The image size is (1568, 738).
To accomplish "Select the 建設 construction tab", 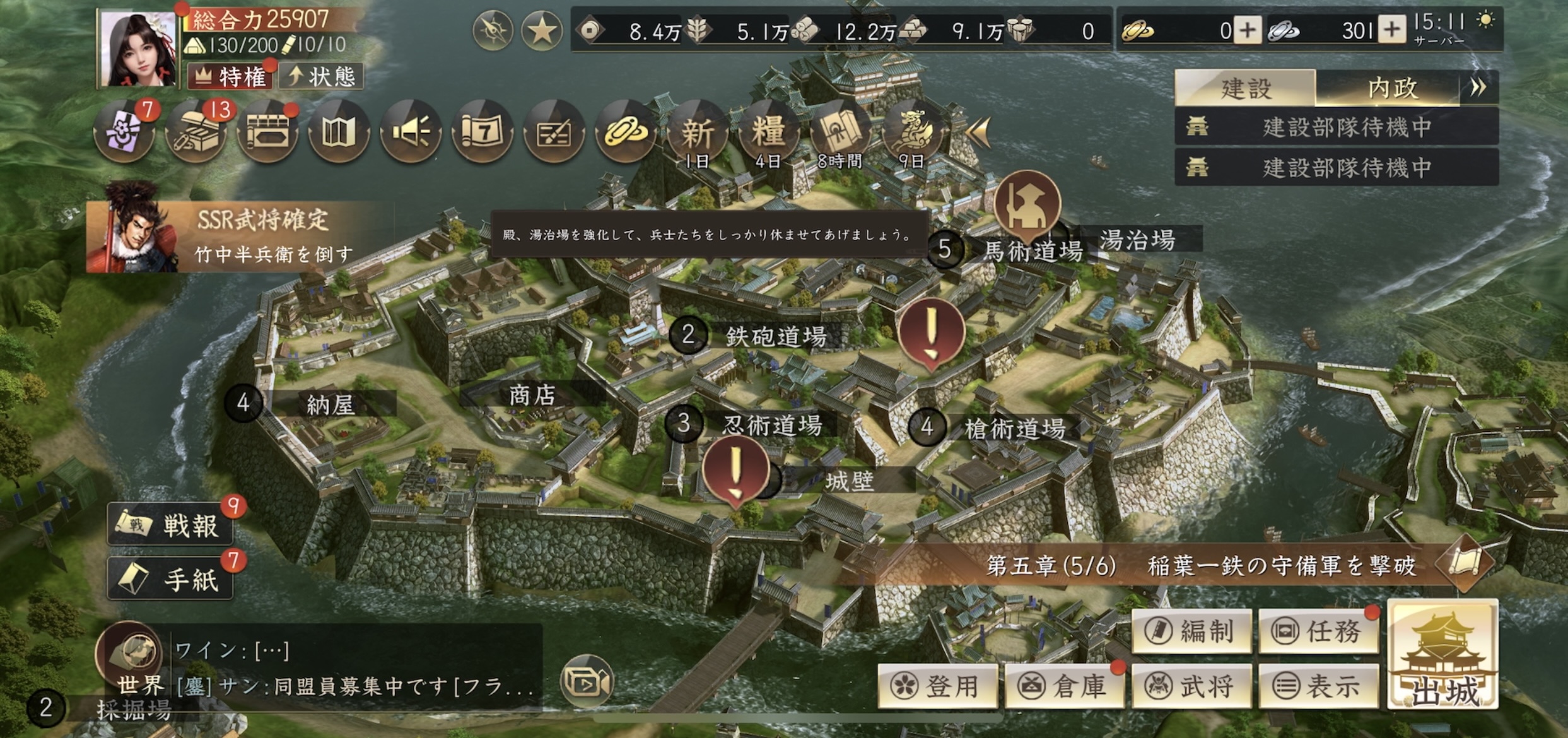I will pyautogui.click(x=1245, y=88).
